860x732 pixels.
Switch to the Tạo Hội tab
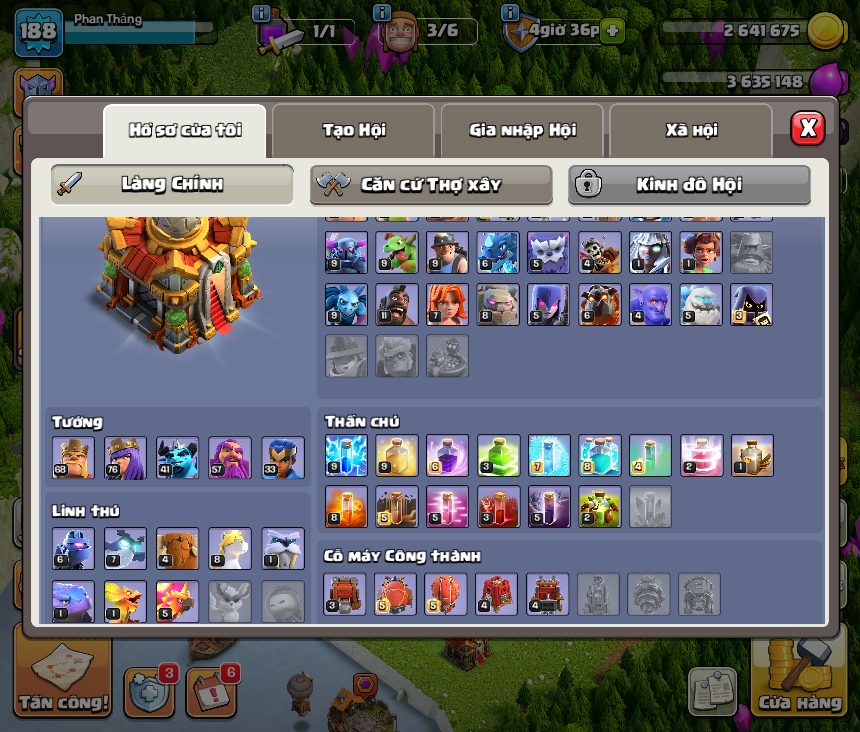tap(353, 130)
